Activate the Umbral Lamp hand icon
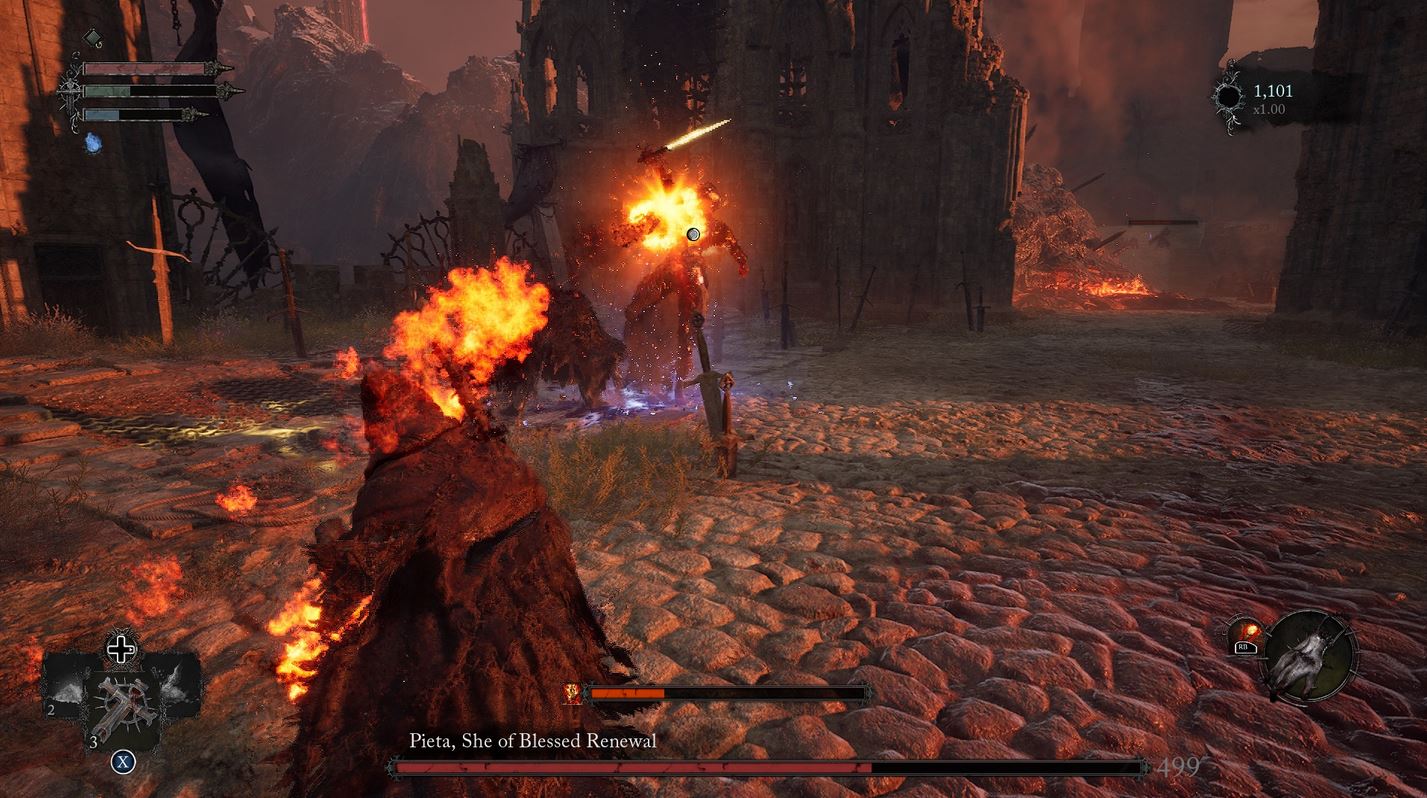 point(1310,656)
